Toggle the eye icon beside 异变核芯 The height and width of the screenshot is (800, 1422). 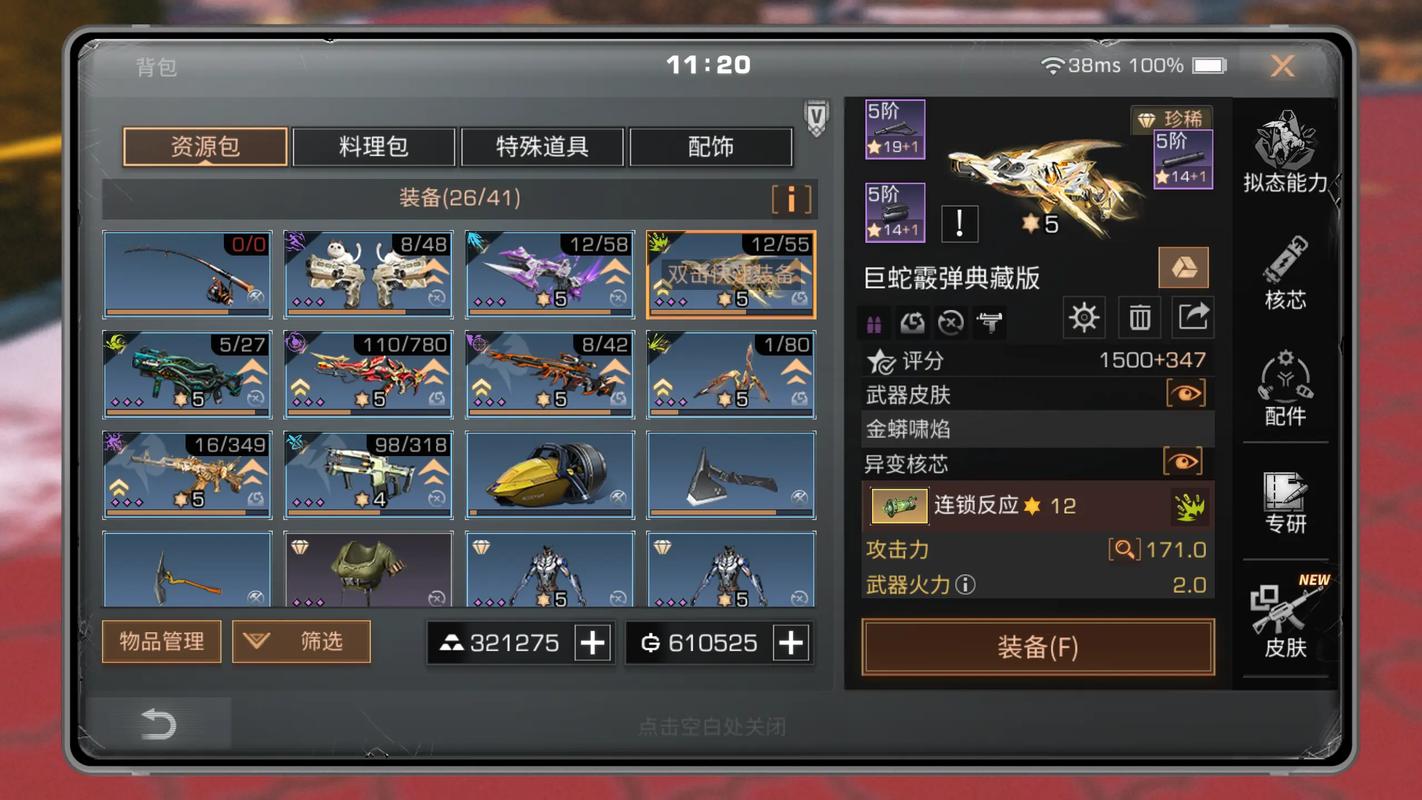click(1185, 463)
